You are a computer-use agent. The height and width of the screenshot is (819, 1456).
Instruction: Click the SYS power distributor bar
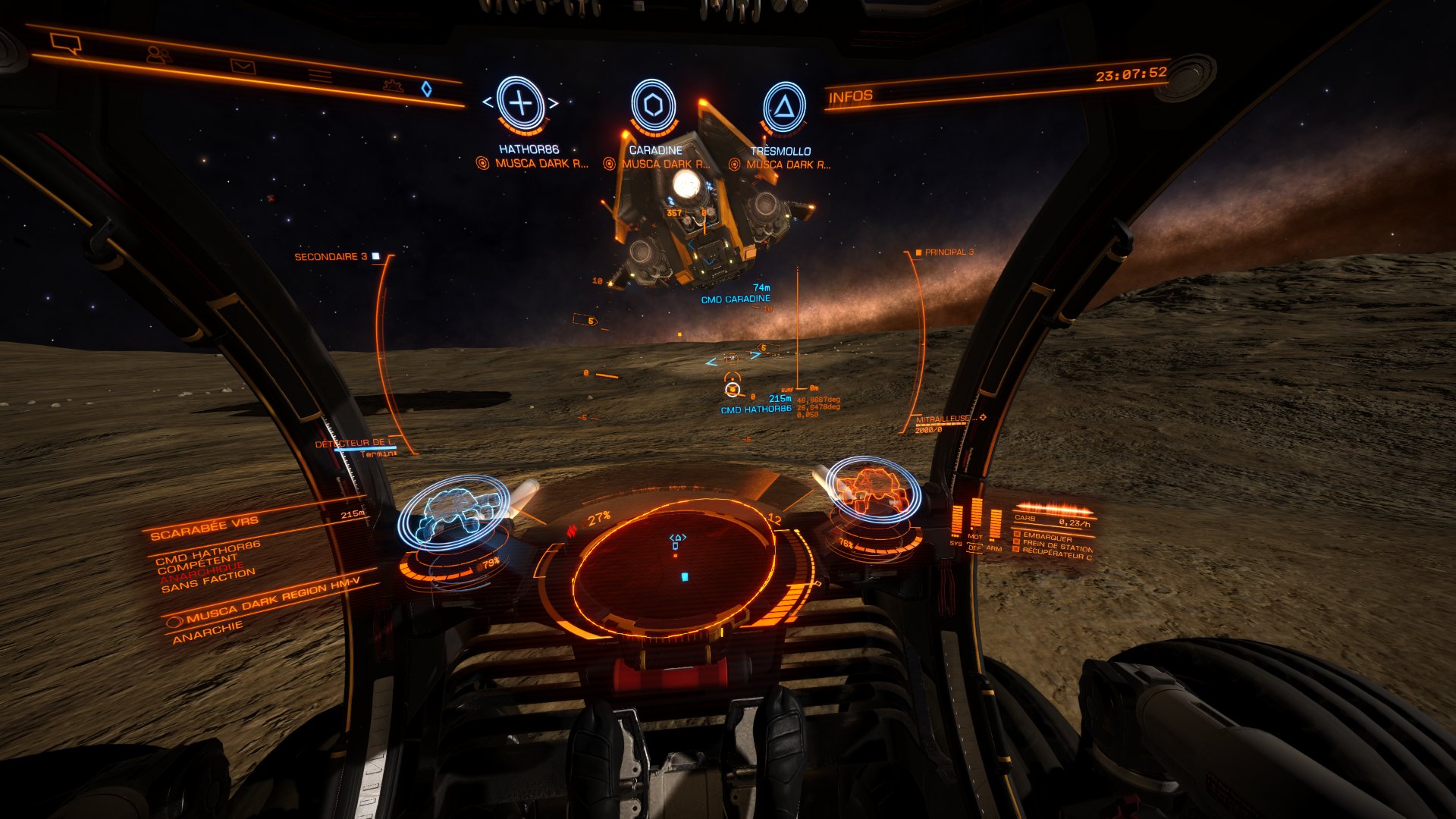956,522
